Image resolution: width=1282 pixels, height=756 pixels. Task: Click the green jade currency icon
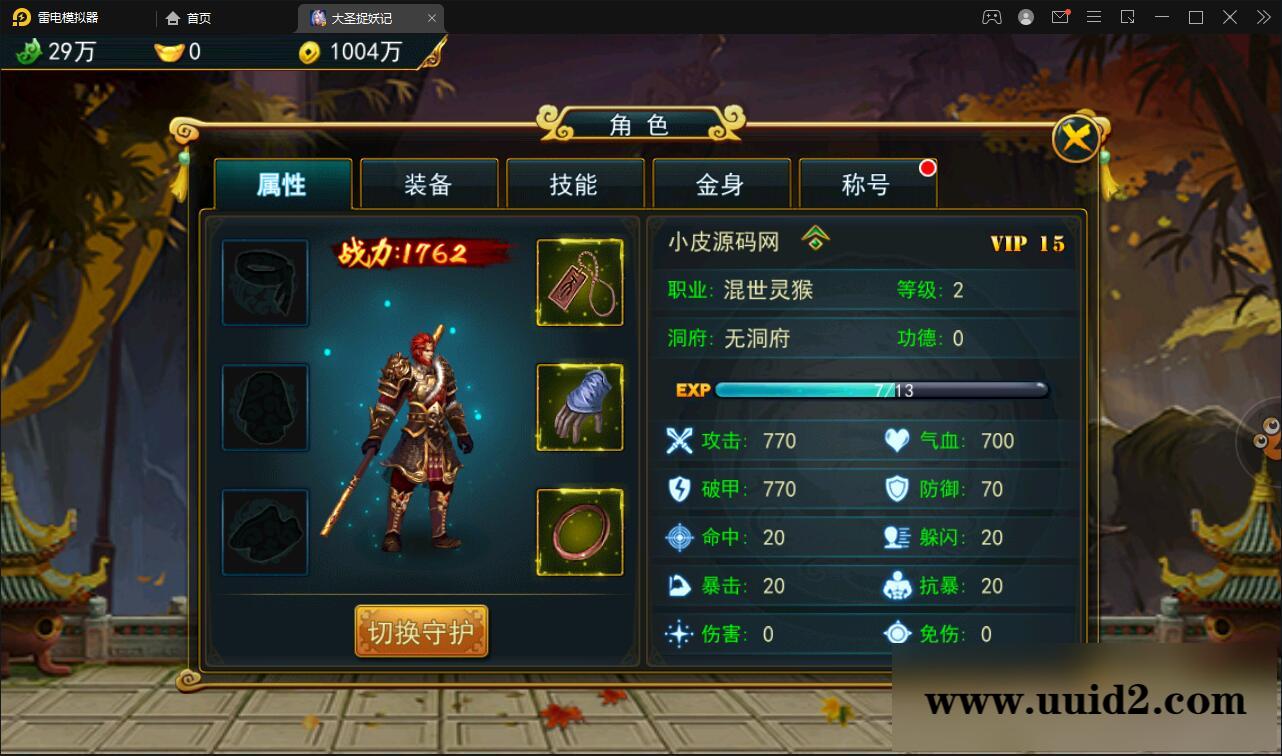(x=29, y=52)
